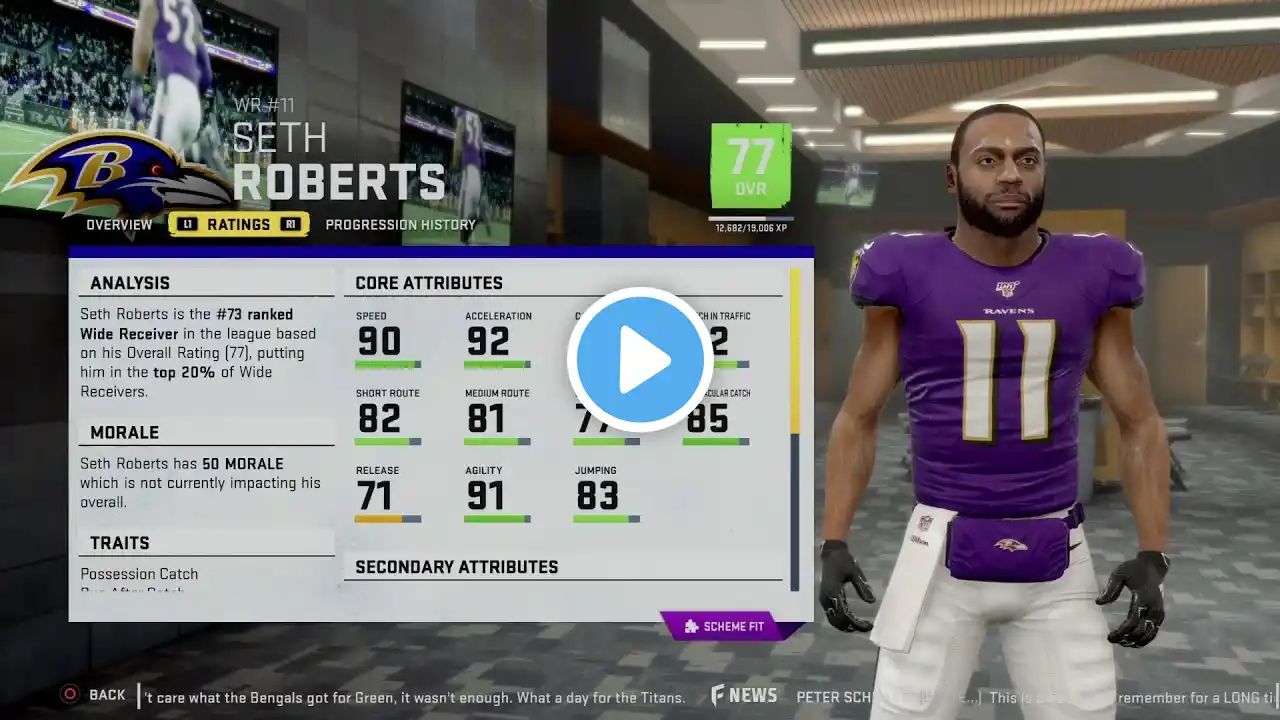
Task: Click the 77 OVR rating badge
Action: 750,166
